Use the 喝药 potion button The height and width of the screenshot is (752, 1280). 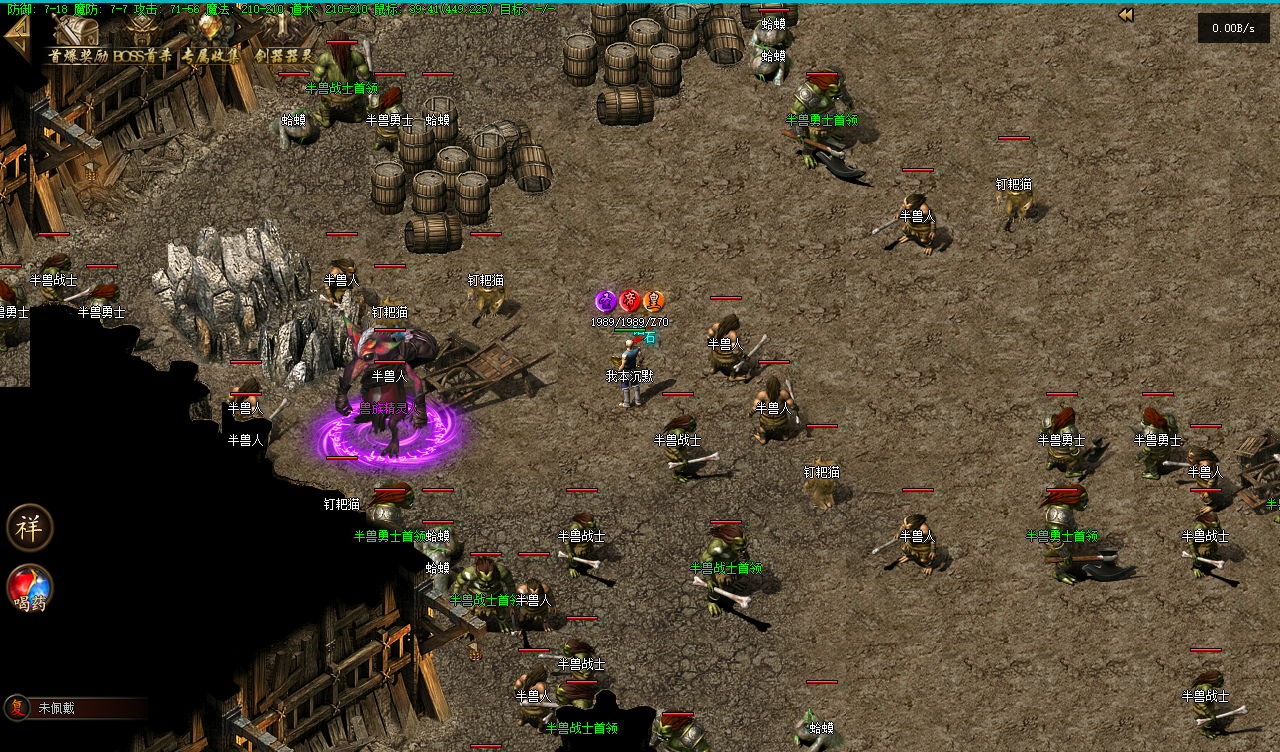coord(29,589)
